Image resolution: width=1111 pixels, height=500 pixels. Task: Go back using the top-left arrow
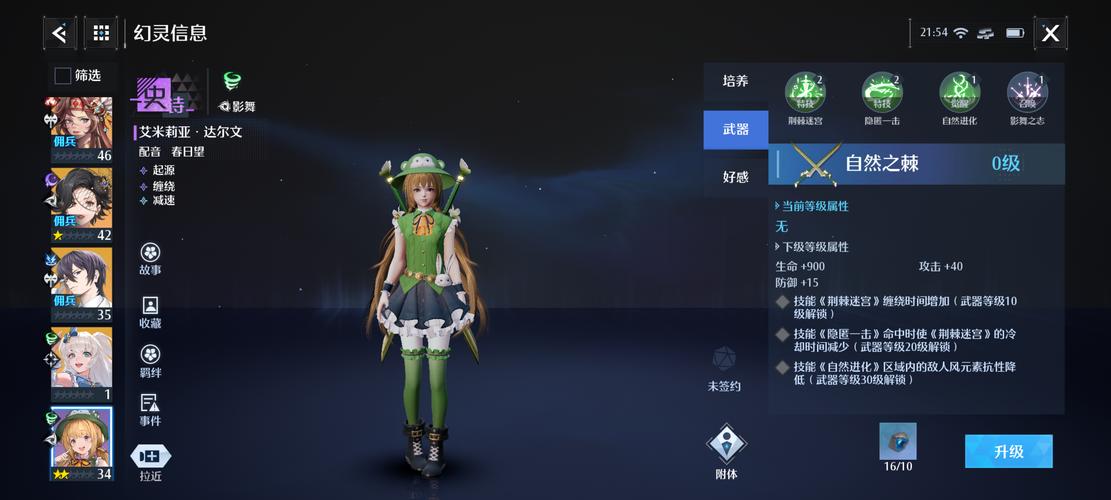coord(59,33)
